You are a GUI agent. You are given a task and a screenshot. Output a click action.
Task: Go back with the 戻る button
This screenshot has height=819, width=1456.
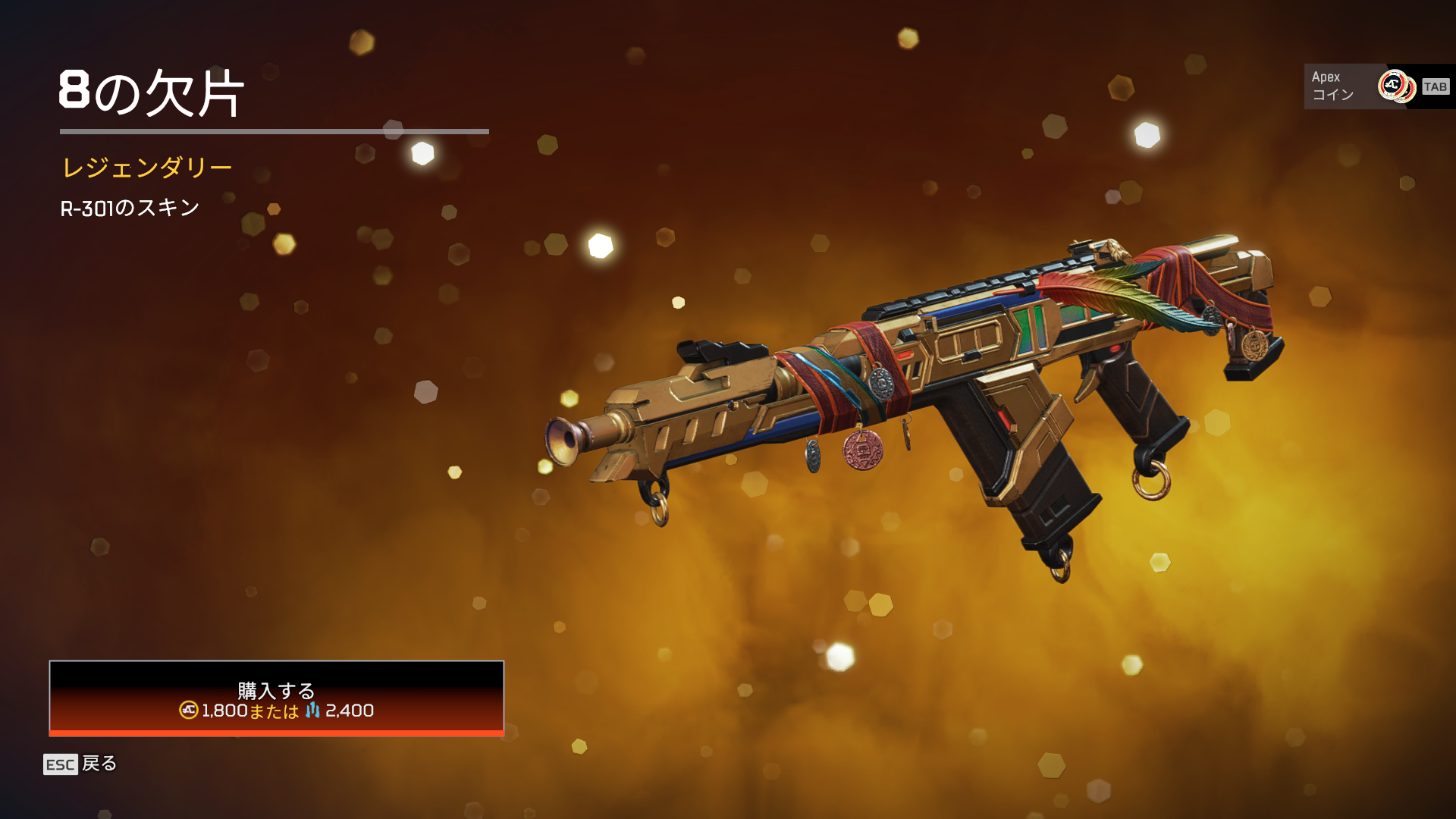coord(80,764)
